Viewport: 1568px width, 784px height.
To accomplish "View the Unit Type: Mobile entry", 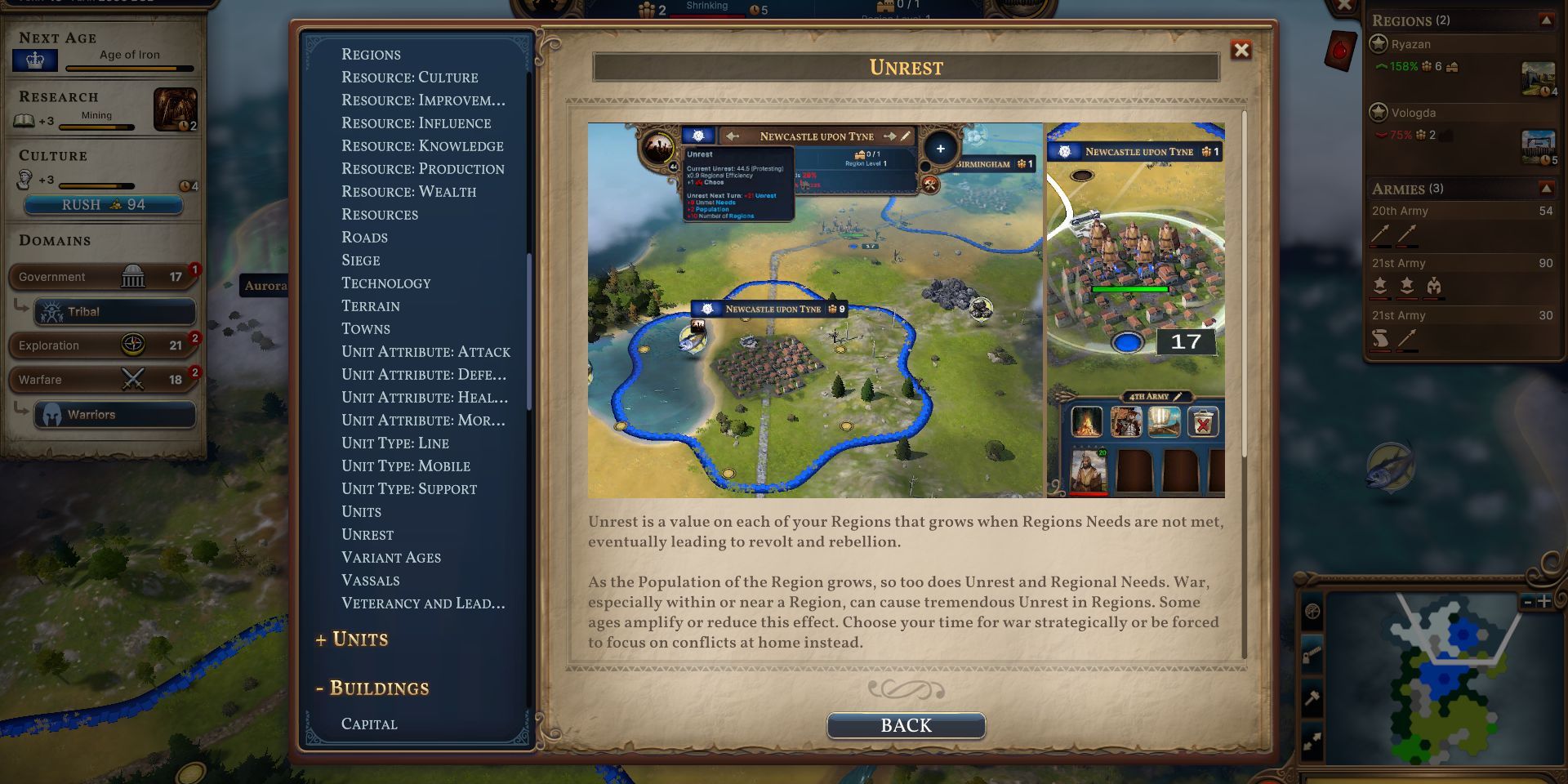I will [x=405, y=465].
